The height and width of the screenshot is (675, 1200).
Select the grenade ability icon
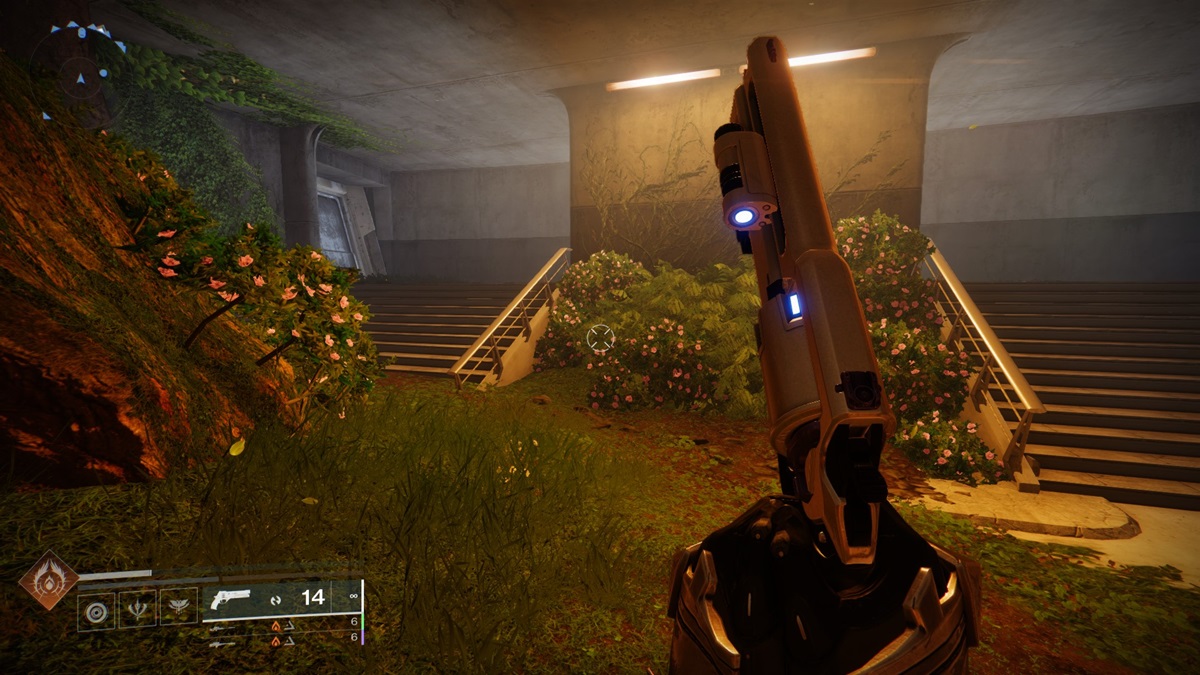pos(96,609)
